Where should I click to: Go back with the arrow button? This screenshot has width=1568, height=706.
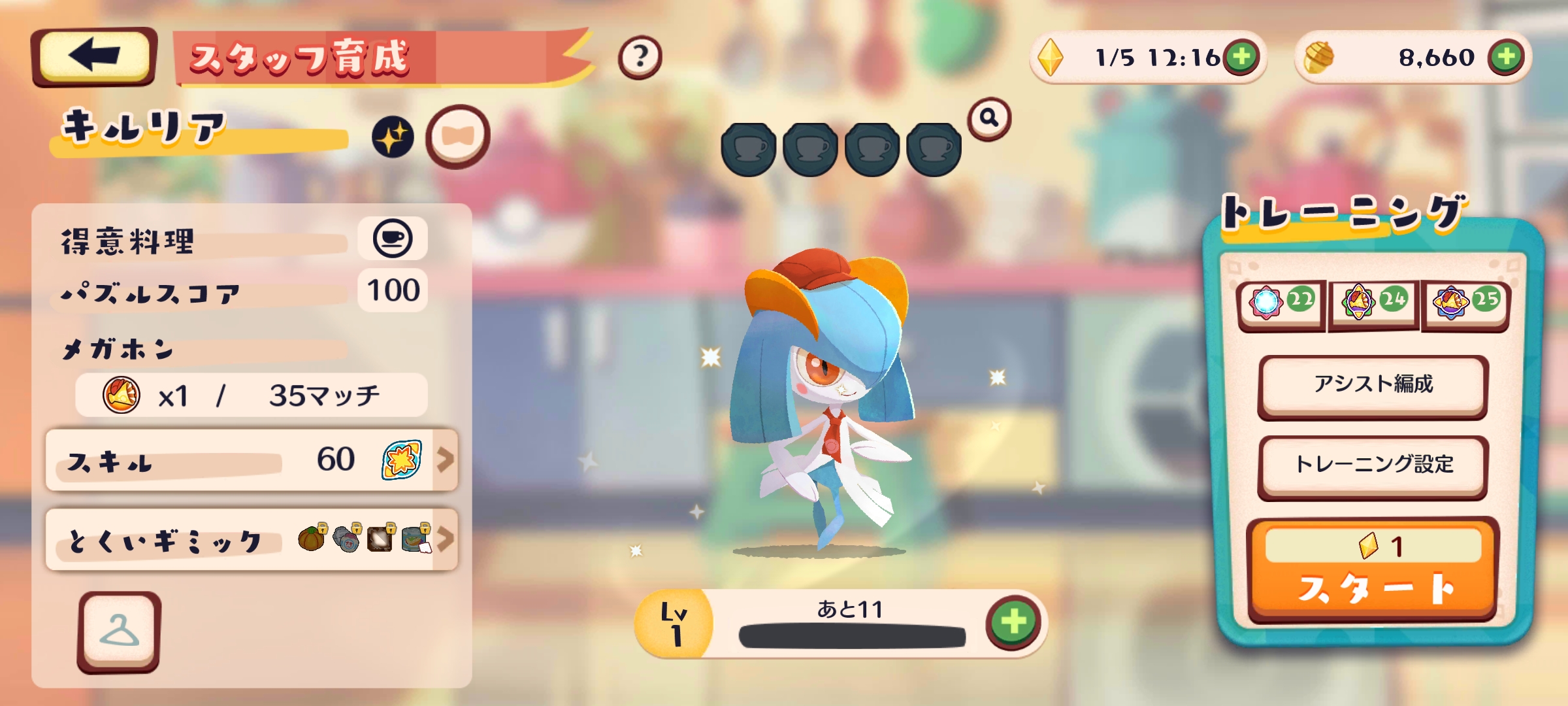(x=93, y=56)
